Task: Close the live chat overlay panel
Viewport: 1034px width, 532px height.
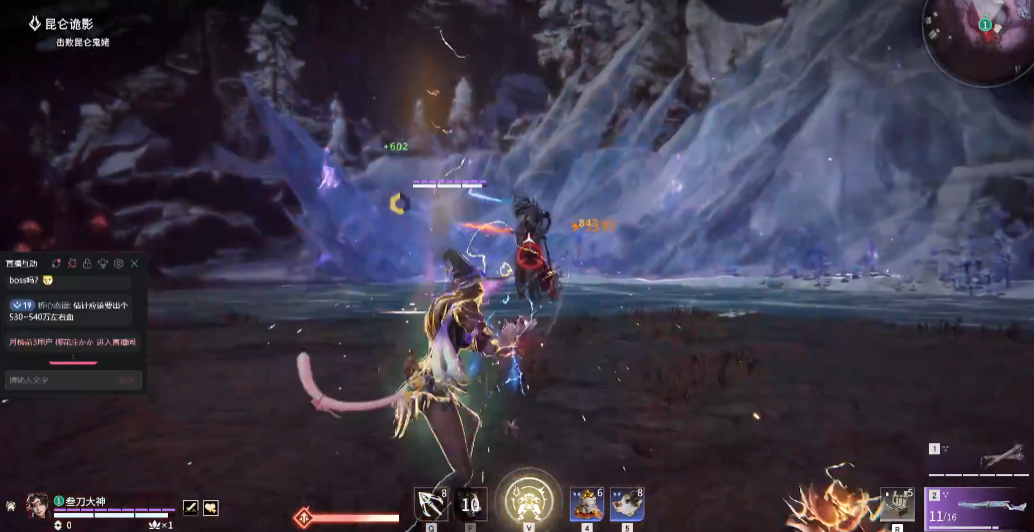Action: (x=134, y=264)
